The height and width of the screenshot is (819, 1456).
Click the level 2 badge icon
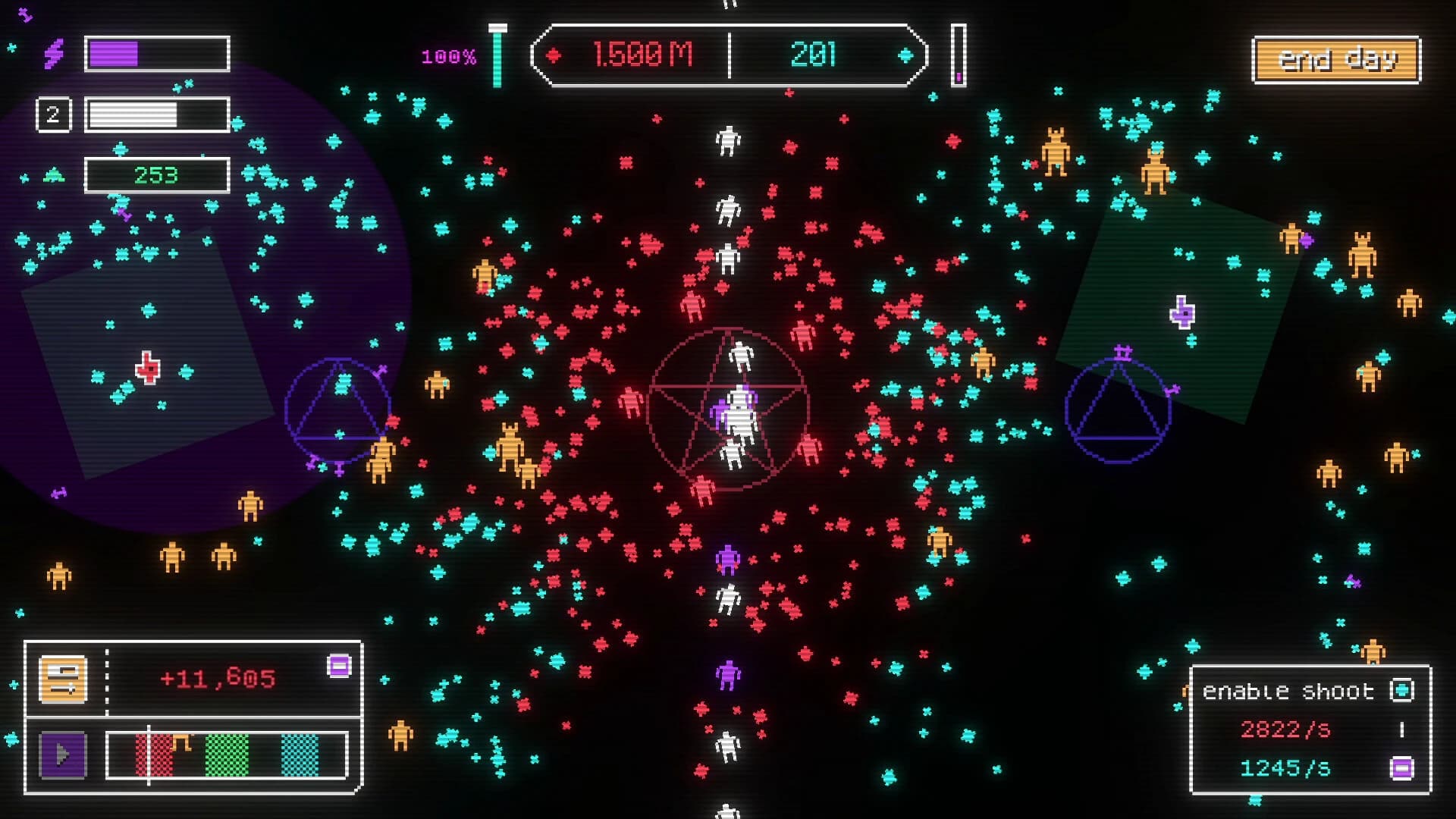tap(53, 113)
